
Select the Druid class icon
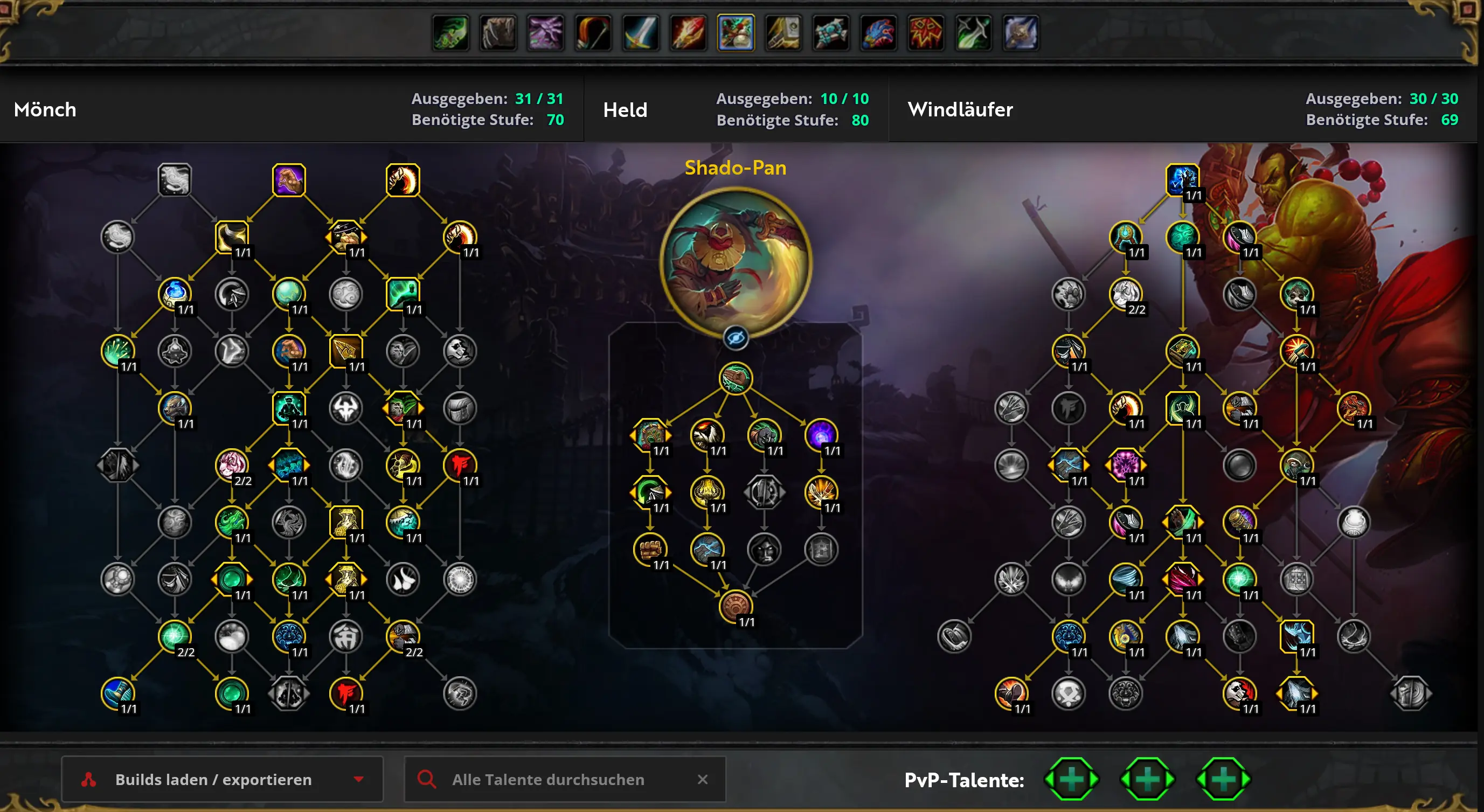coord(498,33)
